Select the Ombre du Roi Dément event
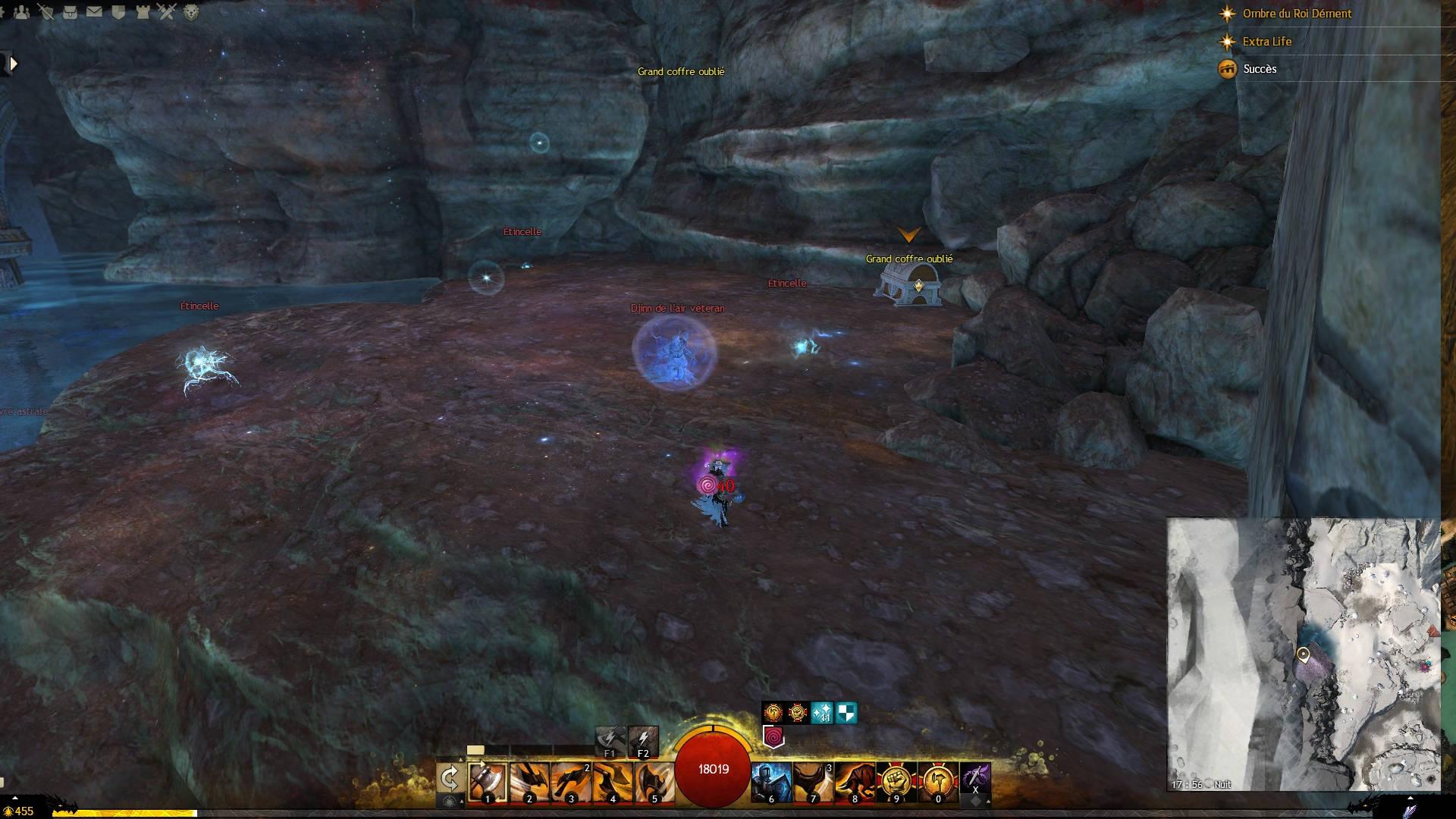 coord(1297,14)
